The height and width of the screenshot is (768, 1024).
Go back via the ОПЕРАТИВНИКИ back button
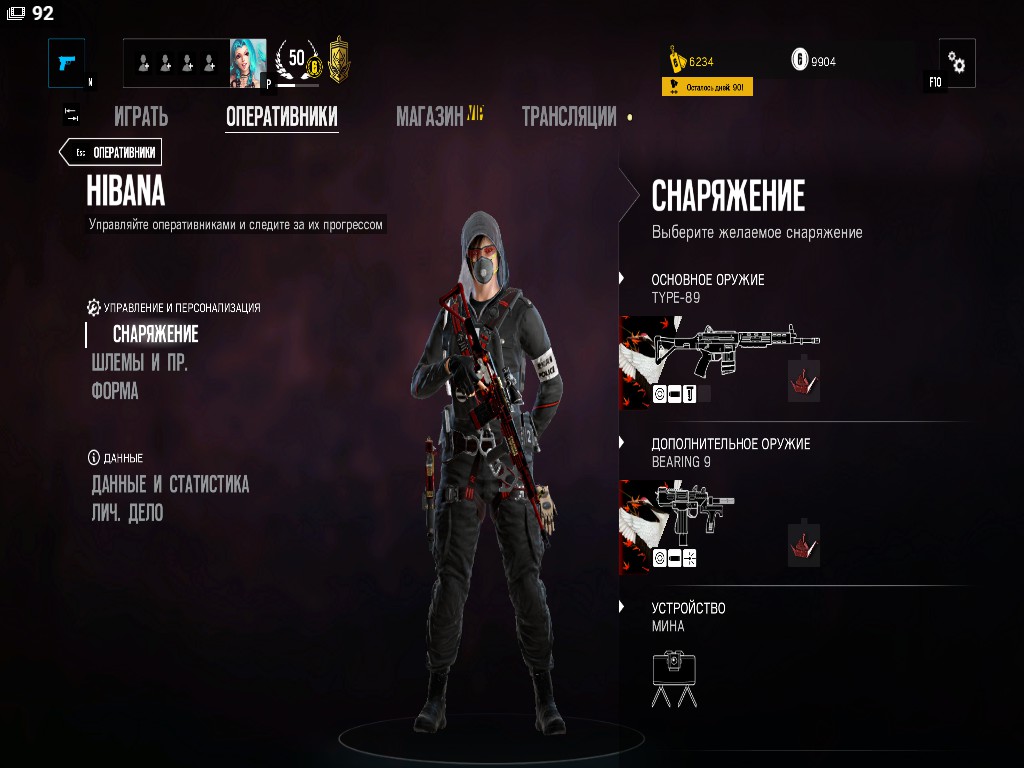[111, 152]
